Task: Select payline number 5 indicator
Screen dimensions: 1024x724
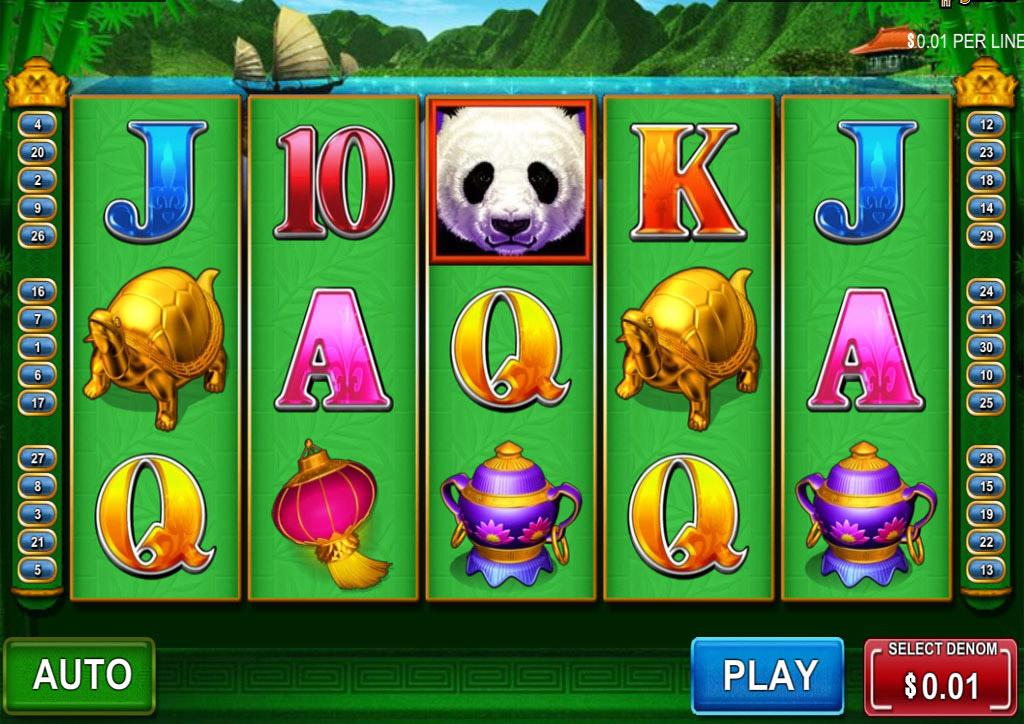Action: [38, 570]
